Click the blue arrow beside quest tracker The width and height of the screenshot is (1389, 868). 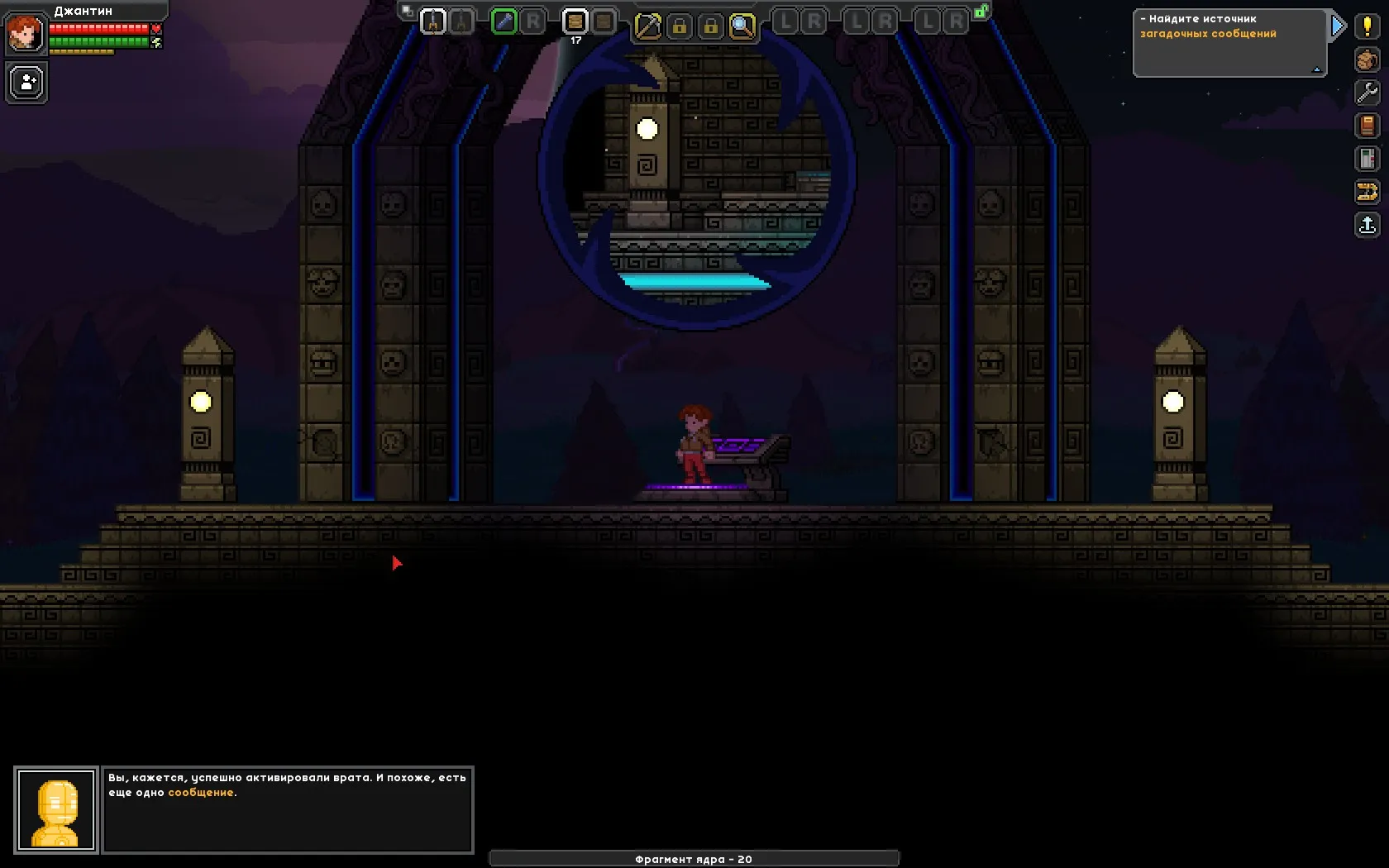[x=1338, y=26]
